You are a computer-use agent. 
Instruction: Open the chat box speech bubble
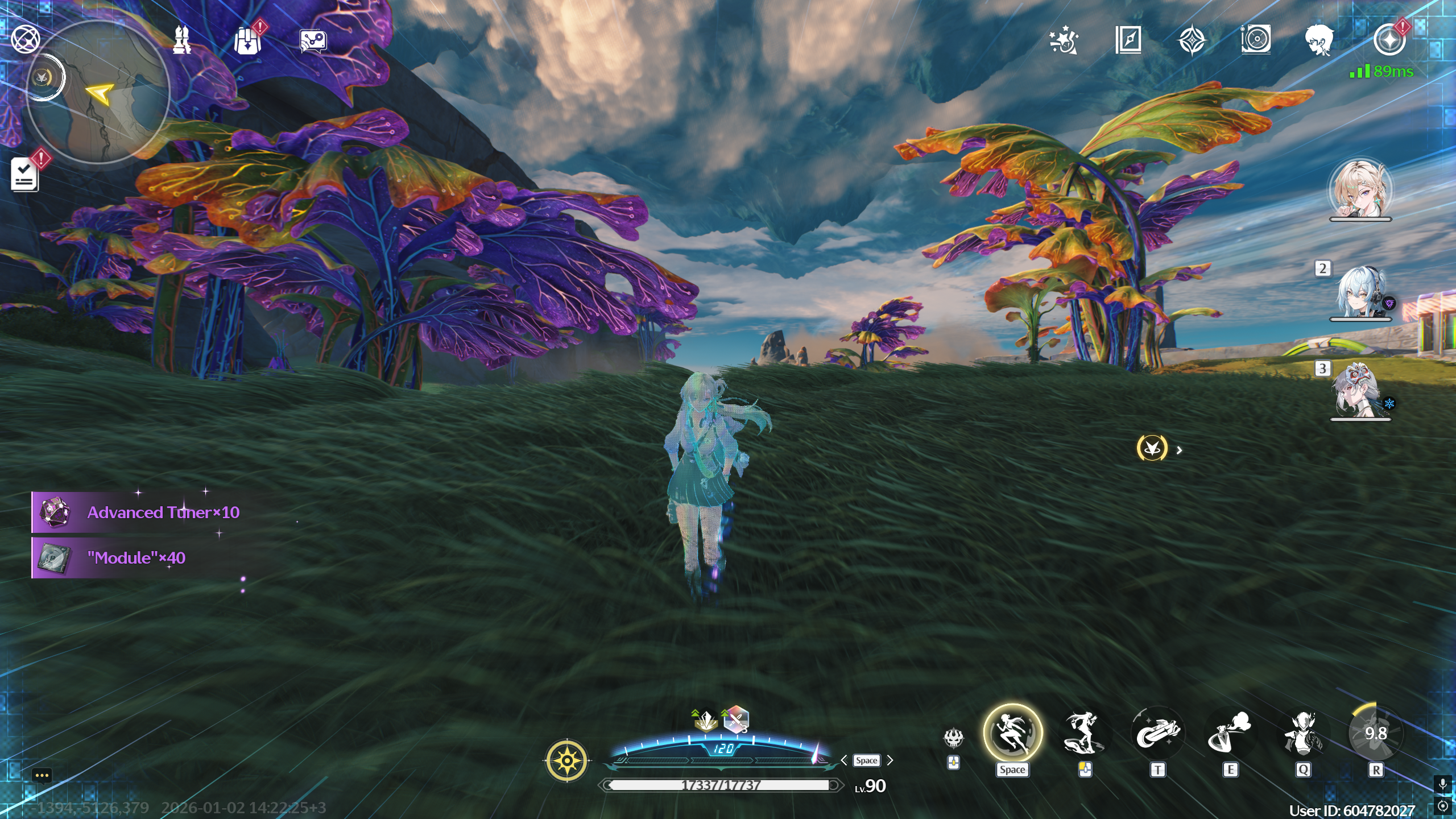tap(42, 776)
